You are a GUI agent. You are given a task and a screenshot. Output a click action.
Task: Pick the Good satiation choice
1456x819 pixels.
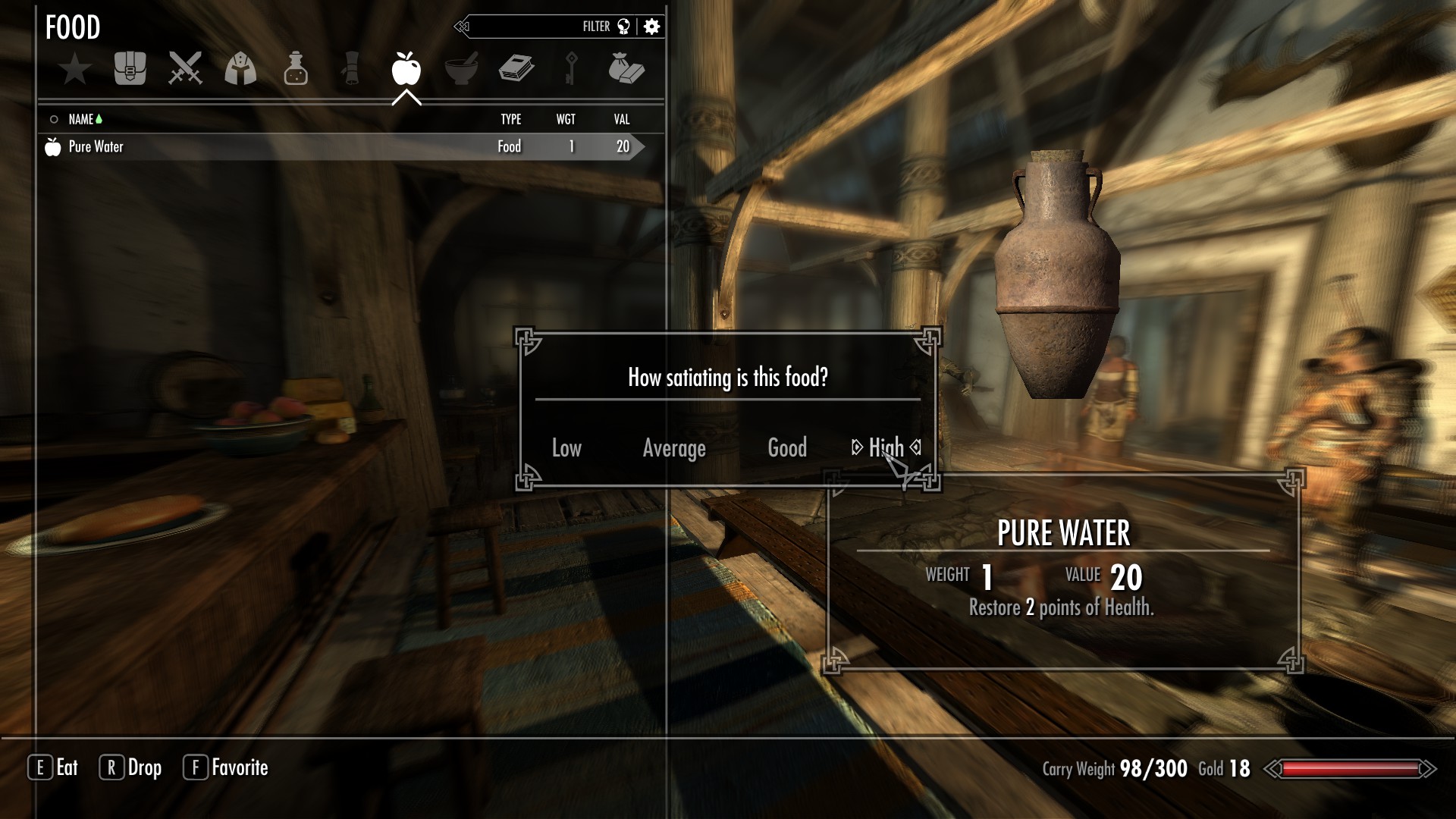[787, 448]
